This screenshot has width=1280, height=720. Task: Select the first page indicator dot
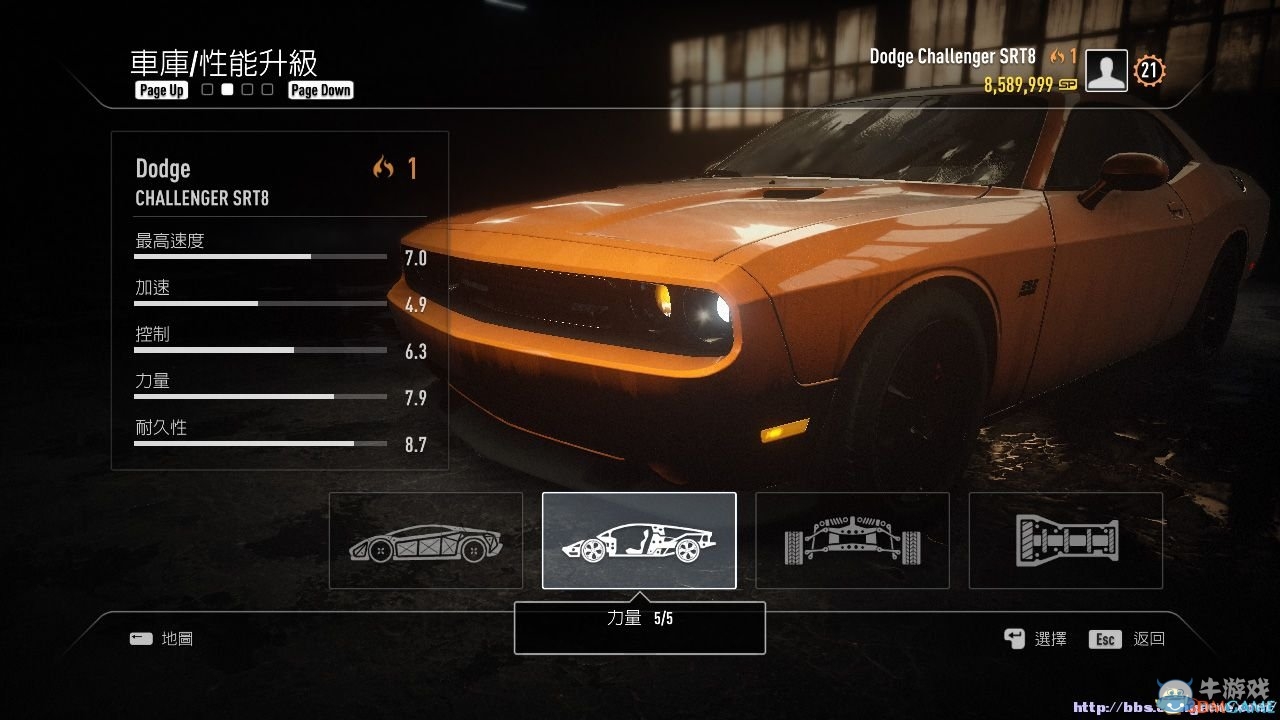[206, 89]
